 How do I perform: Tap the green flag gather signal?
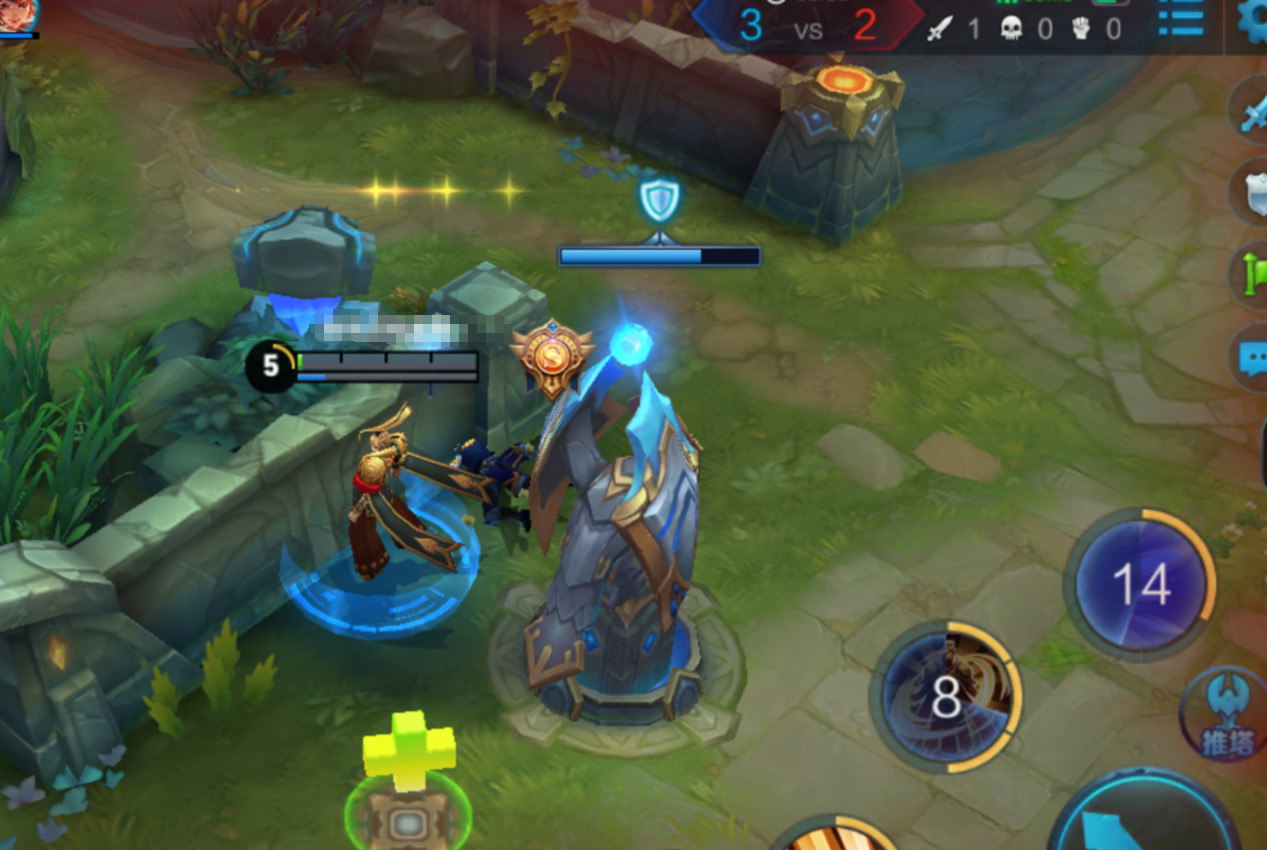point(1251,273)
